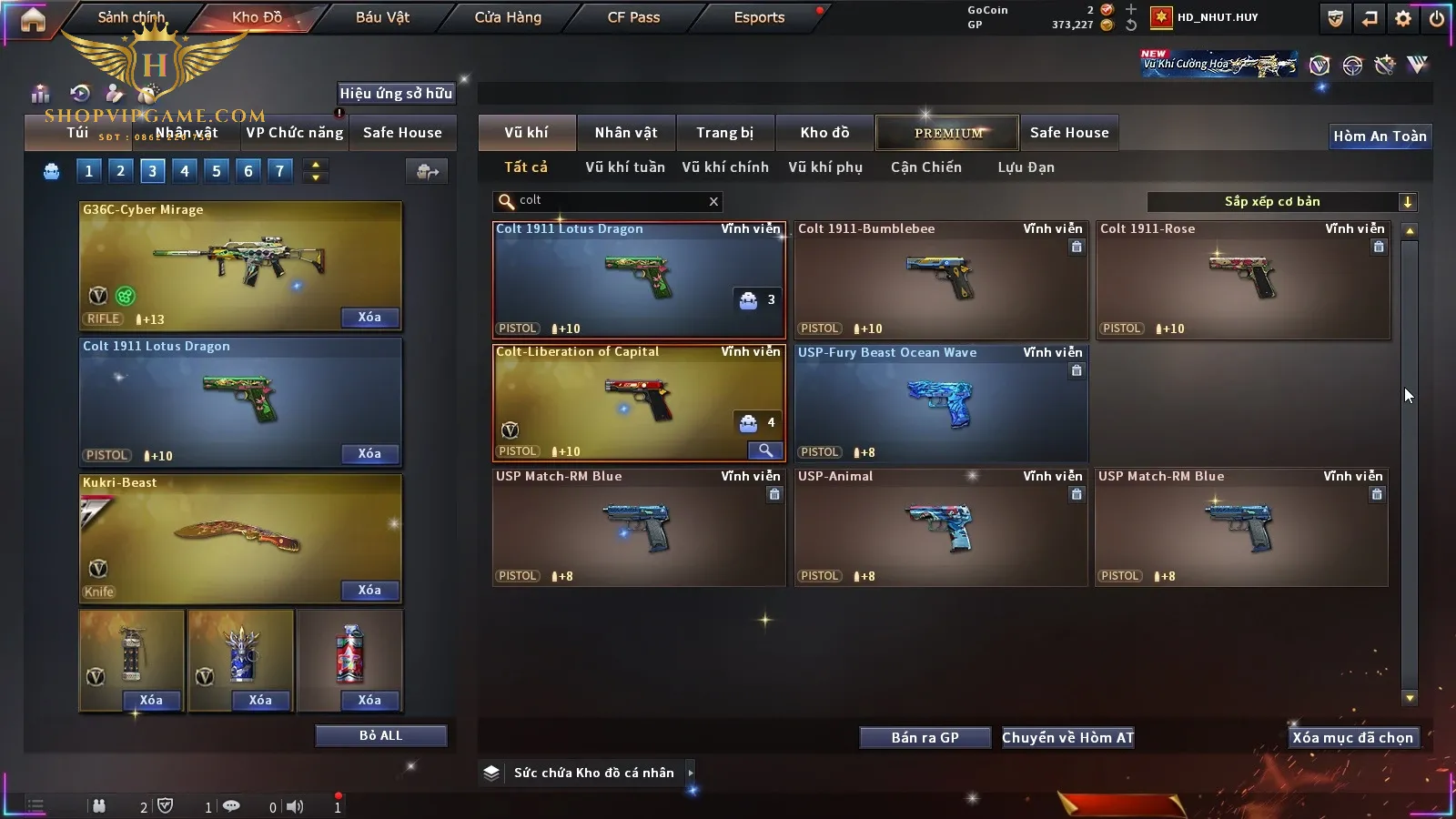Viewport: 1456px width, 819px height.
Task: Open the Báu Vật menu
Action: pos(382,17)
